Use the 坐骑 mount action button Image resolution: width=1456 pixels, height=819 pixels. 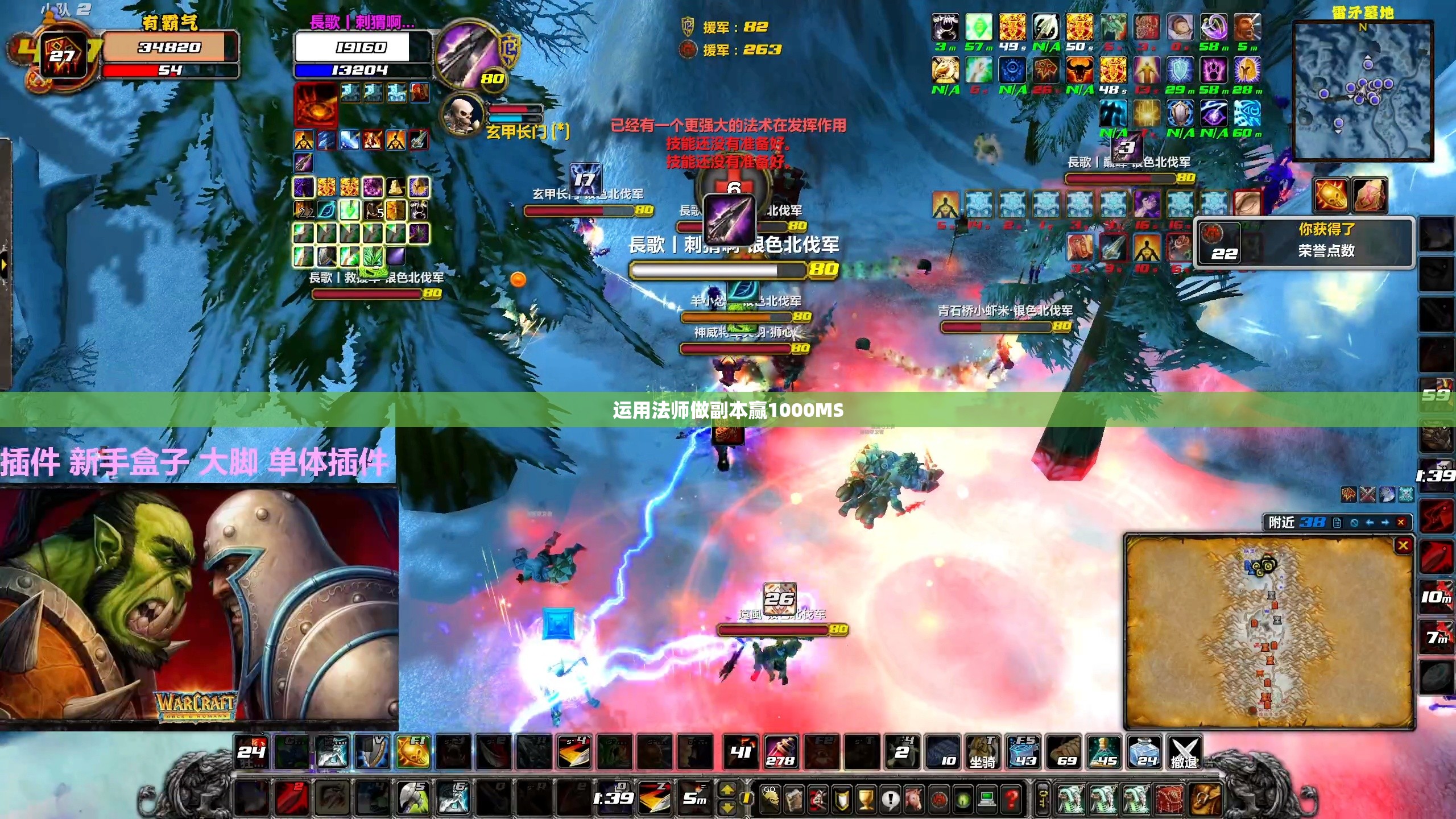coord(982,752)
